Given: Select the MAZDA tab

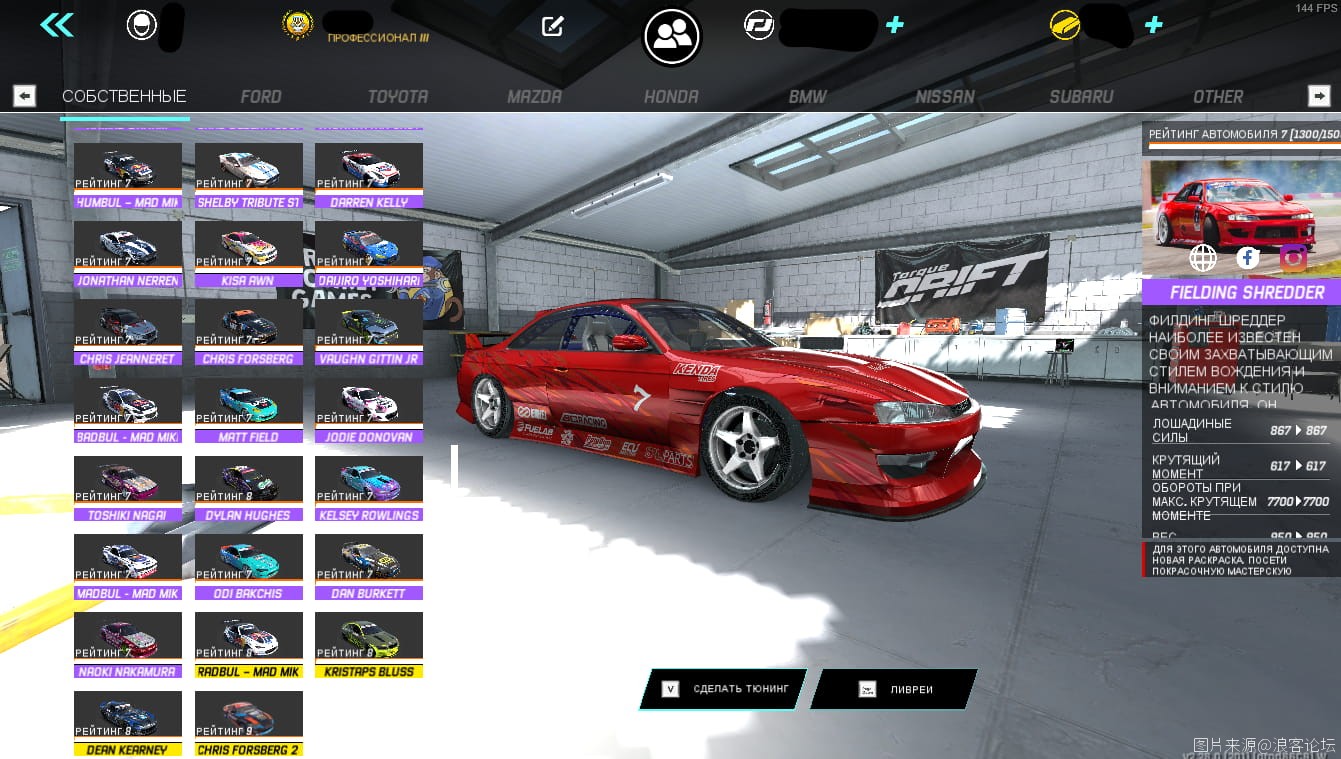Looking at the screenshot, I should coord(534,97).
